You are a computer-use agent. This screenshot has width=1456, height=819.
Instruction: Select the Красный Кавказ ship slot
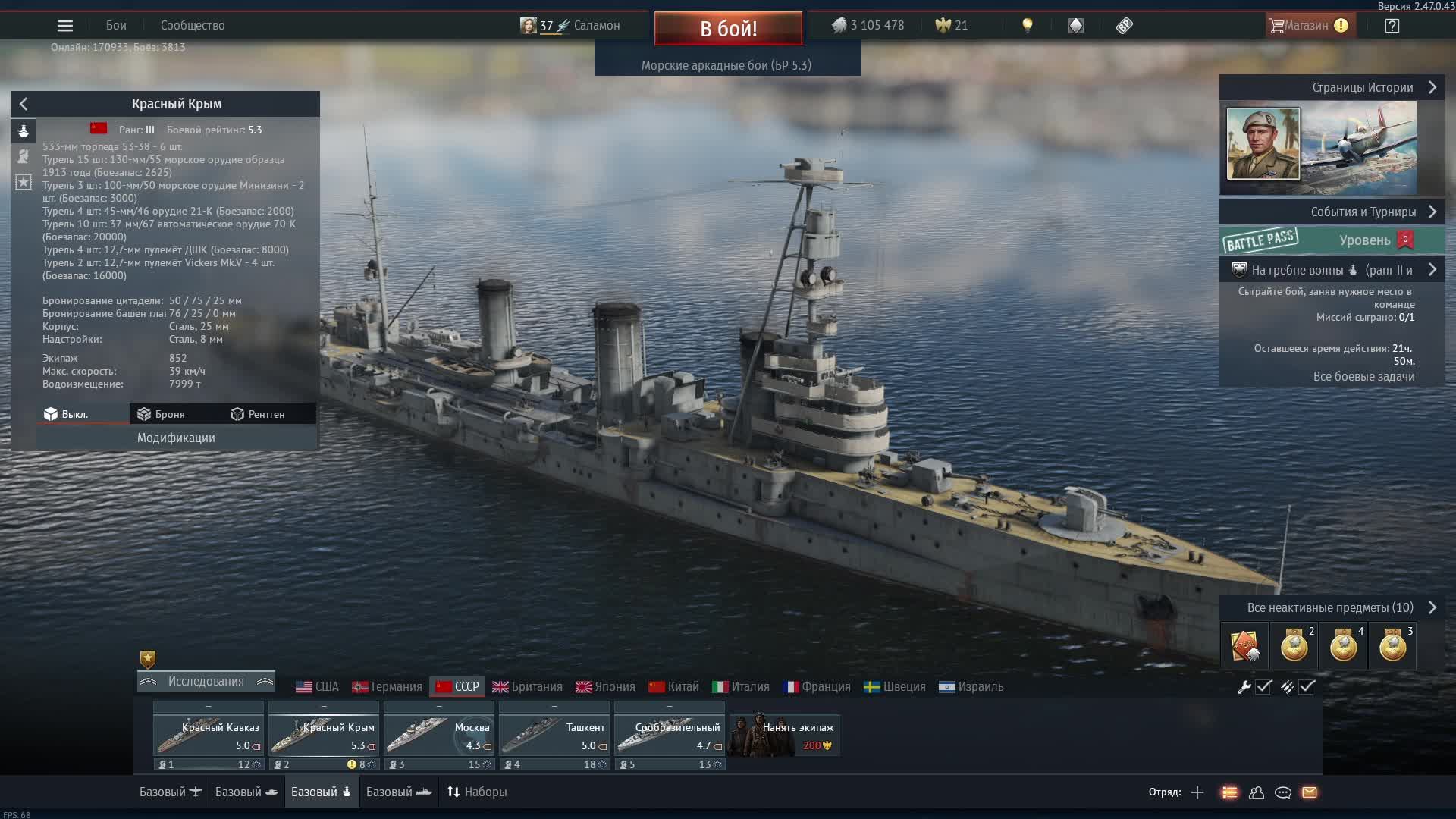(209, 736)
